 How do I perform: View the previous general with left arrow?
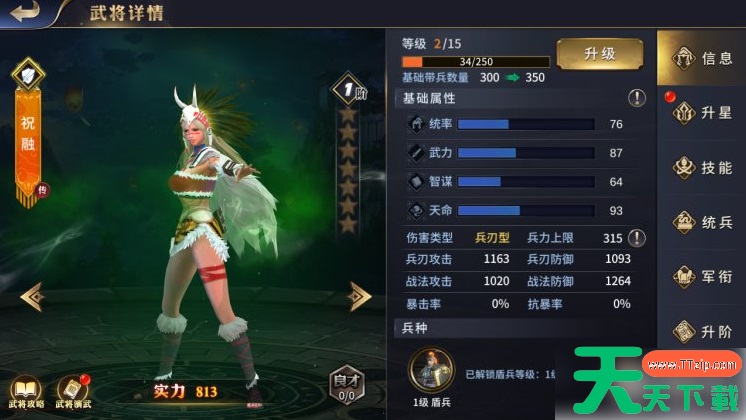pos(33,295)
